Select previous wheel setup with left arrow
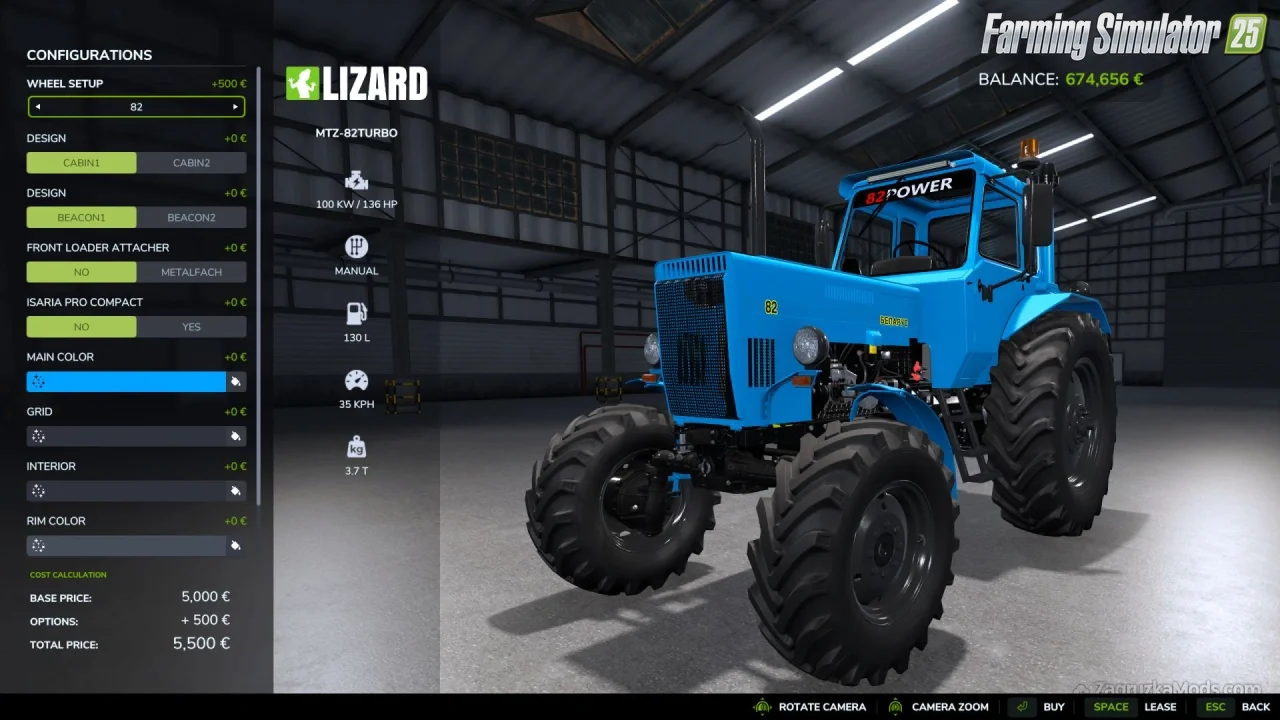Viewport: 1280px width, 720px height. tap(38, 107)
